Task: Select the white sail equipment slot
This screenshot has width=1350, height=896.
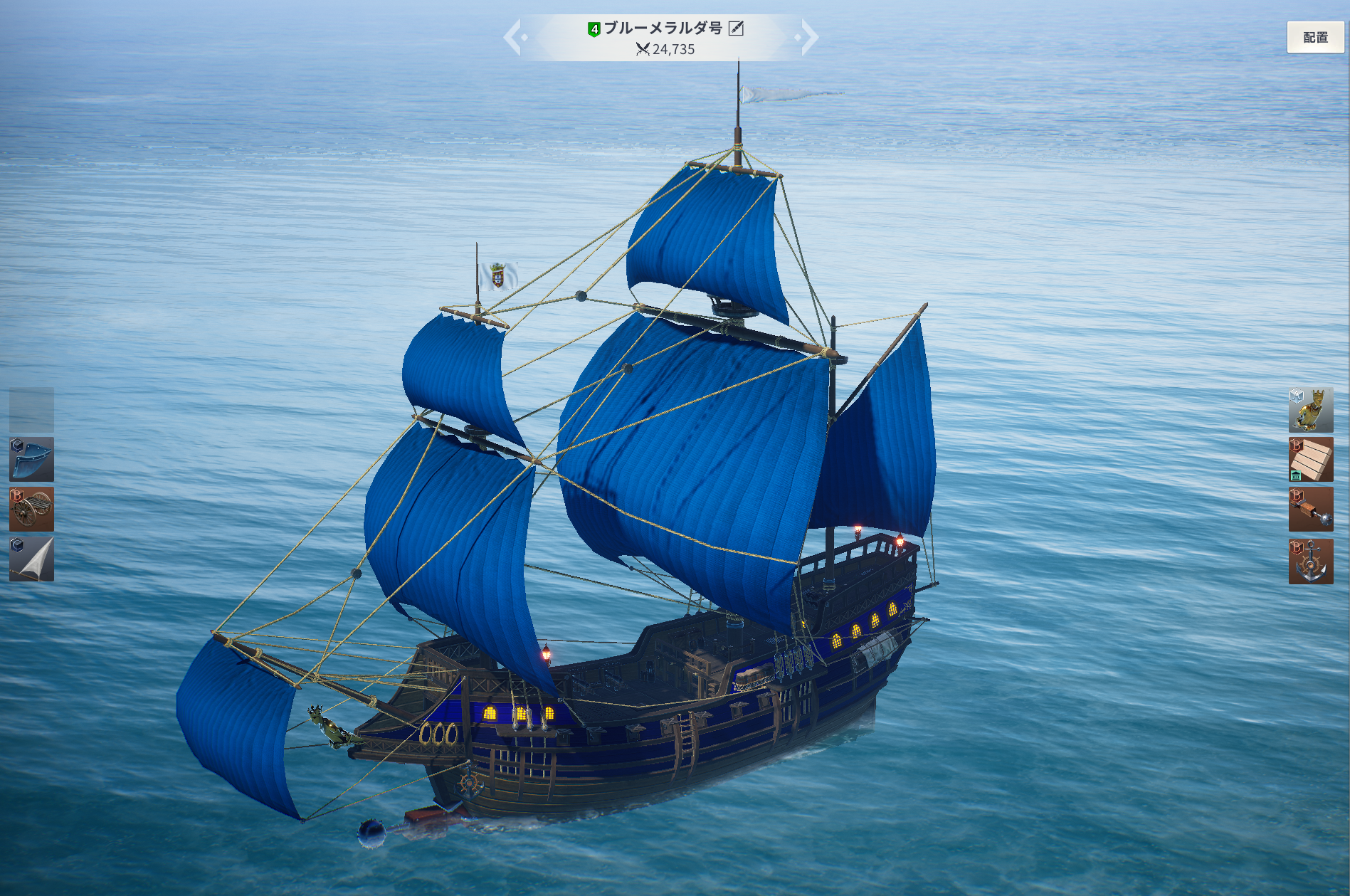Action: pyautogui.click(x=31, y=559)
